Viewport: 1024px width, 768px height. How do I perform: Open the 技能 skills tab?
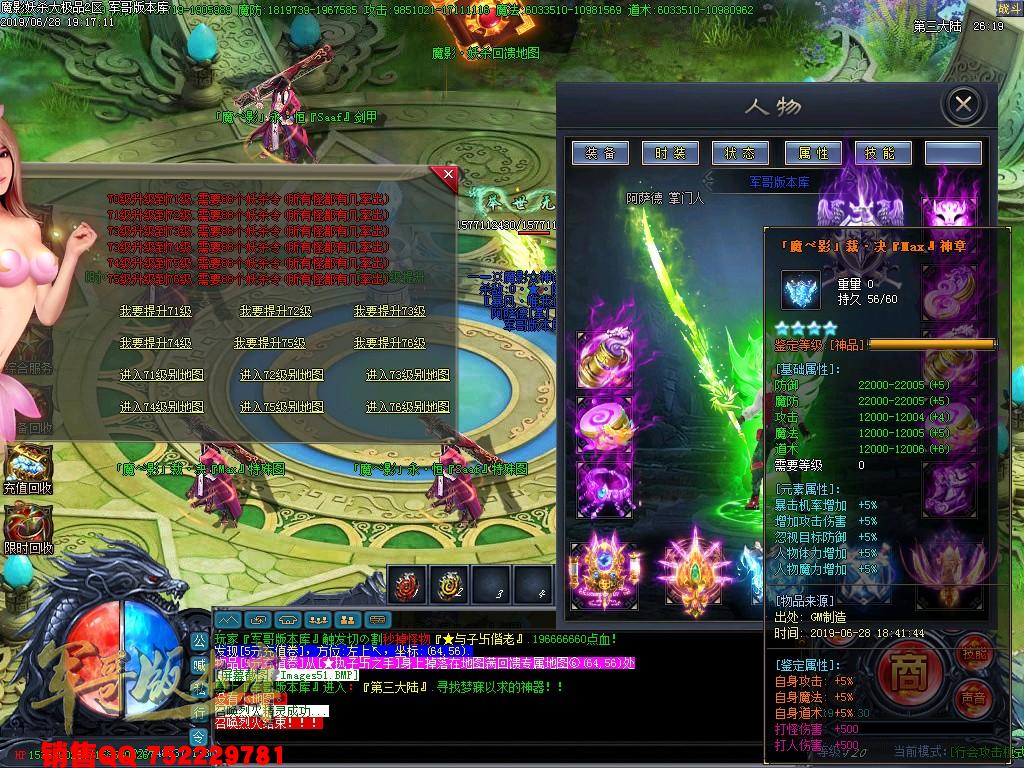coord(882,153)
